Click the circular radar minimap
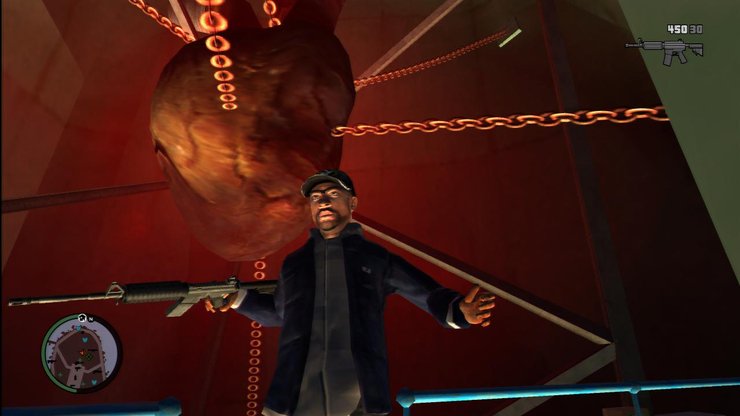The width and height of the screenshot is (740, 416). click(x=80, y=353)
